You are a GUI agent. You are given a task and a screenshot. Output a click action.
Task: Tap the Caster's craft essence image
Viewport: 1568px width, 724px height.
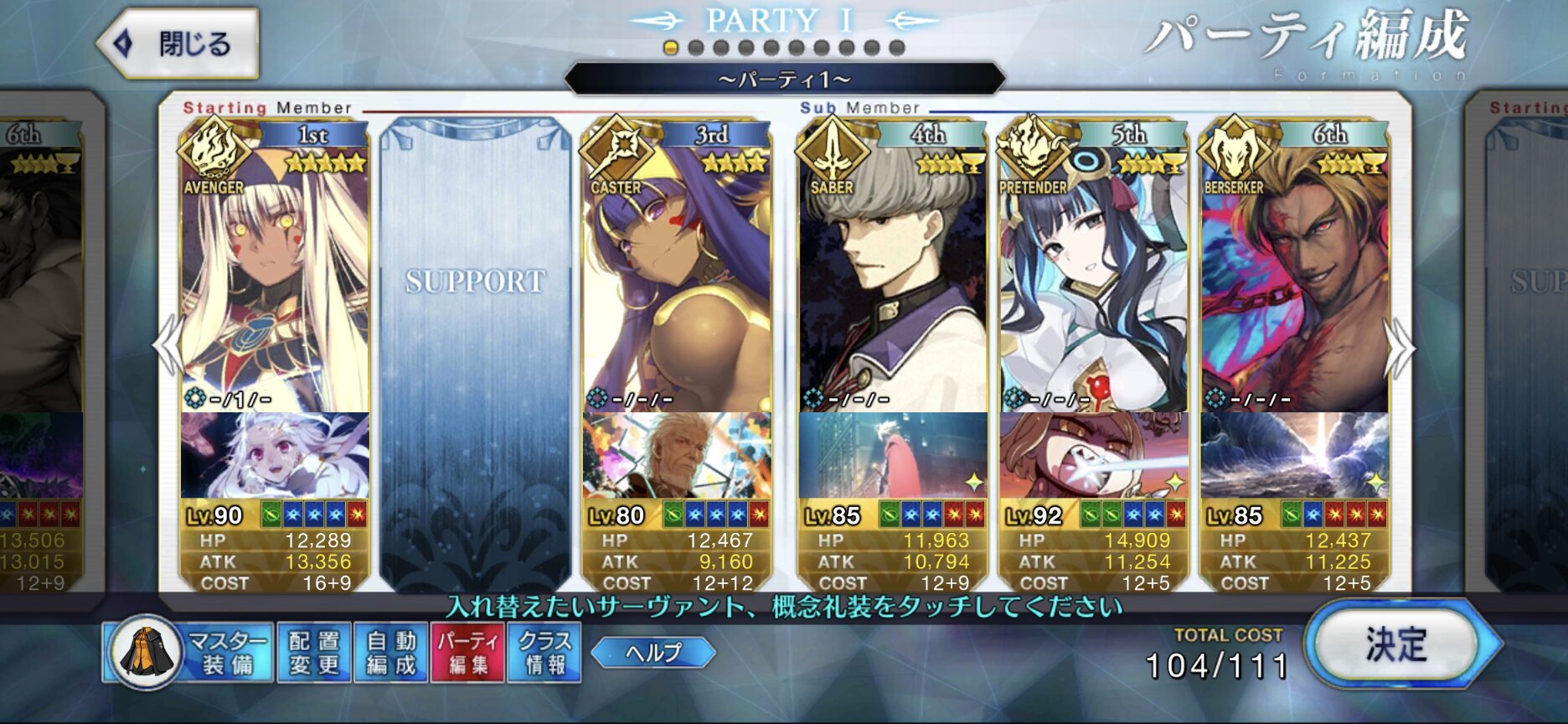(x=676, y=455)
